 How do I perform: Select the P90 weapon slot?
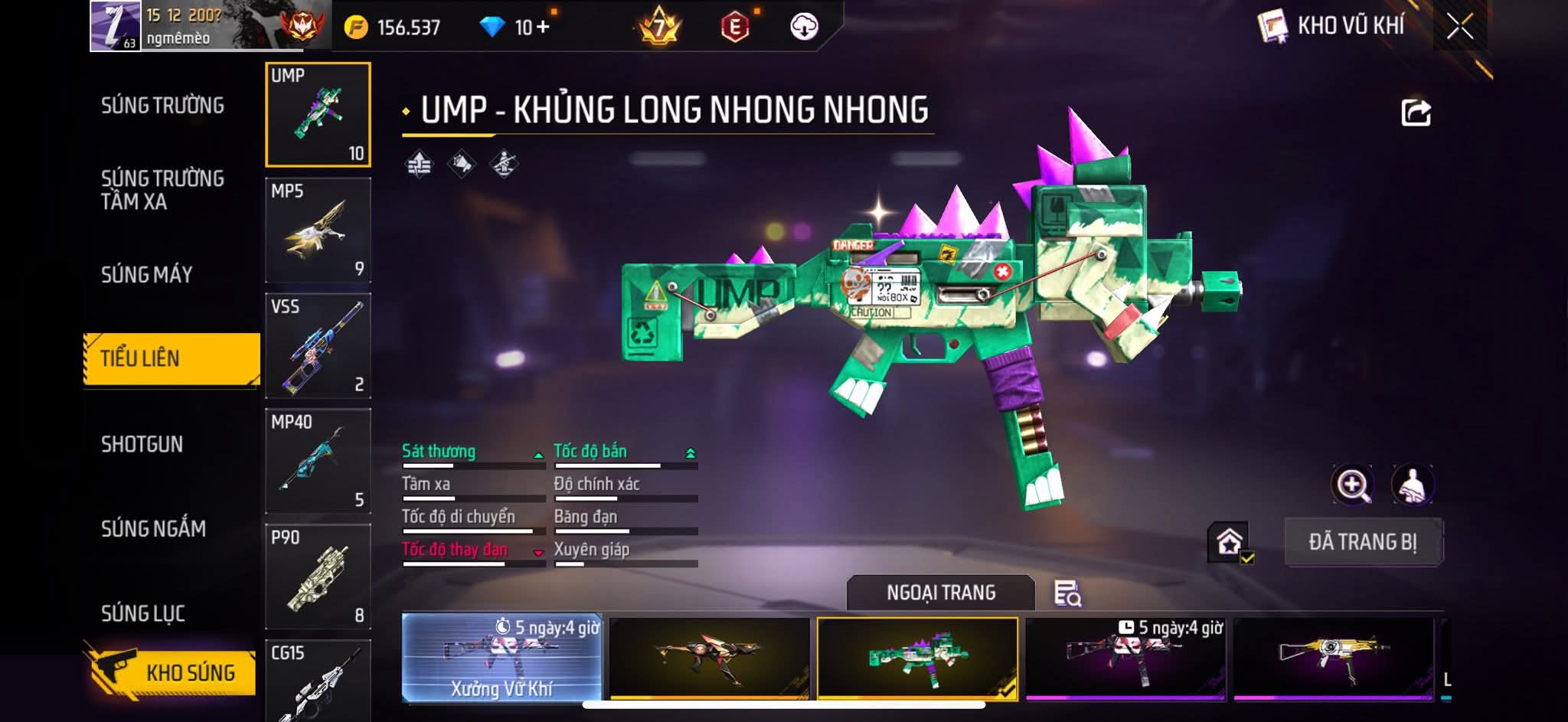pyautogui.click(x=318, y=577)
